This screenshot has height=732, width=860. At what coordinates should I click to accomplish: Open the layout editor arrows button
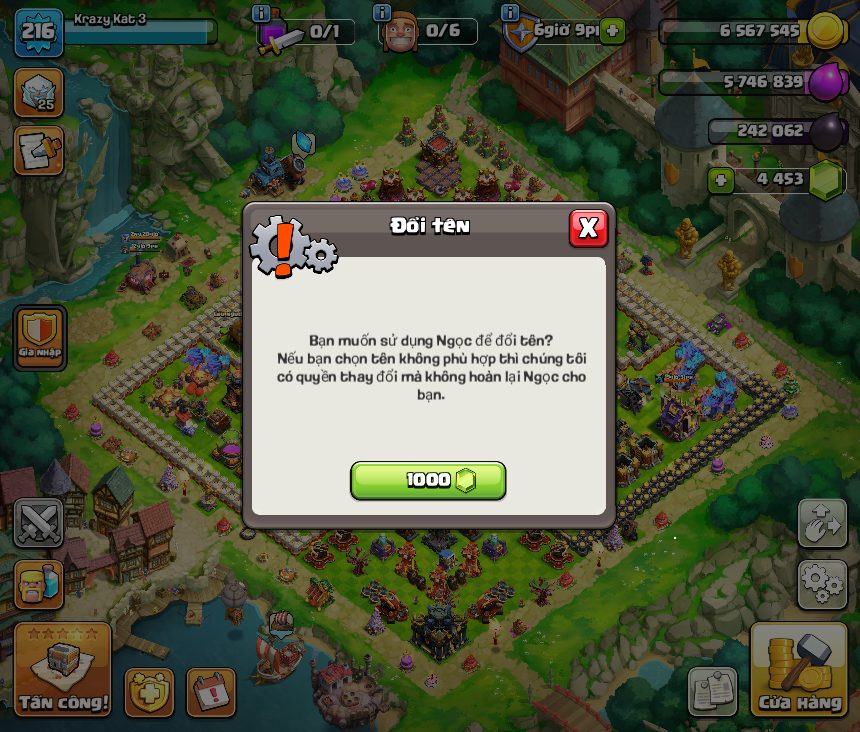pos(822,522)
